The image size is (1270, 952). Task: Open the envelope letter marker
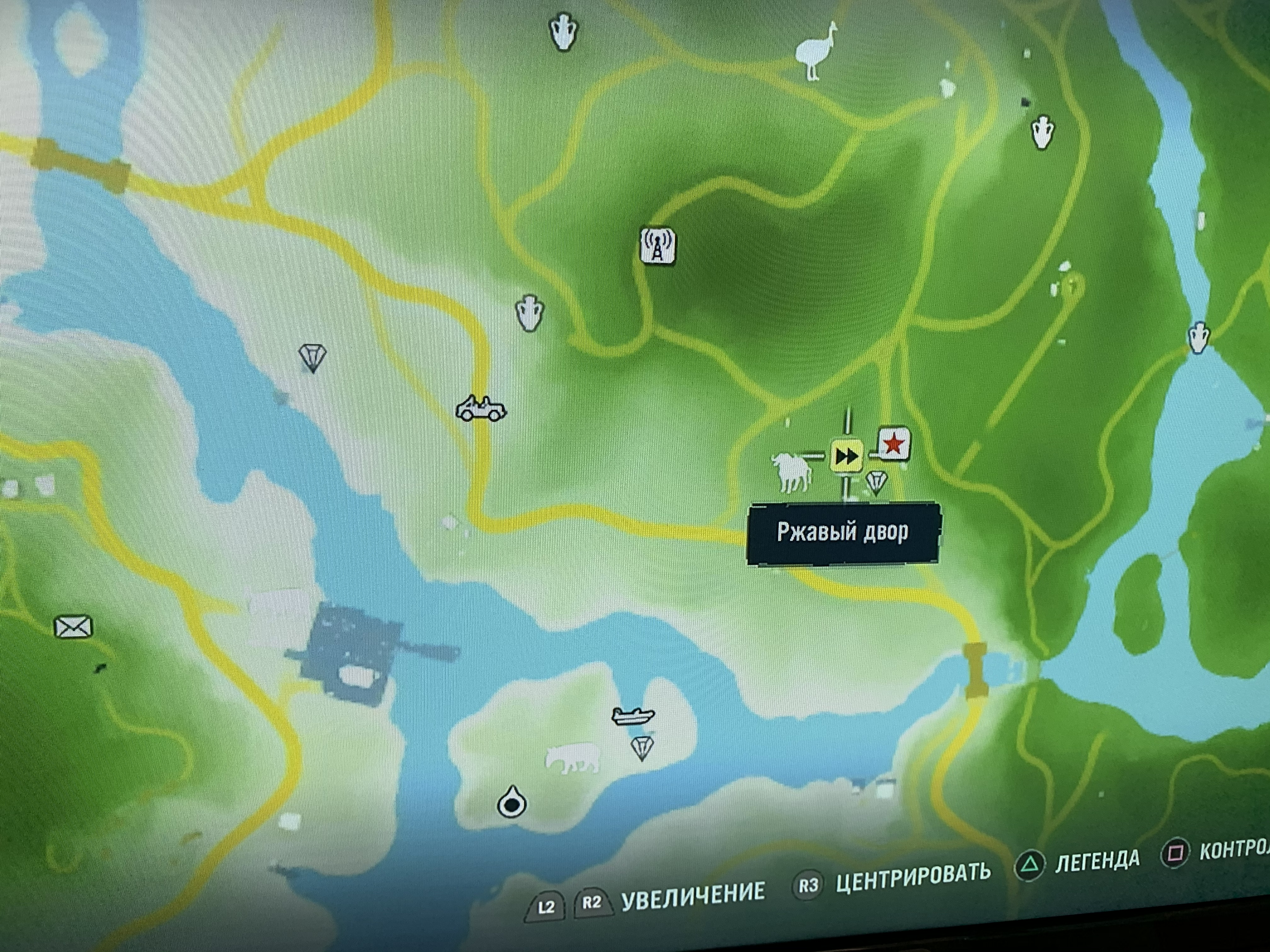click(73, 626)
